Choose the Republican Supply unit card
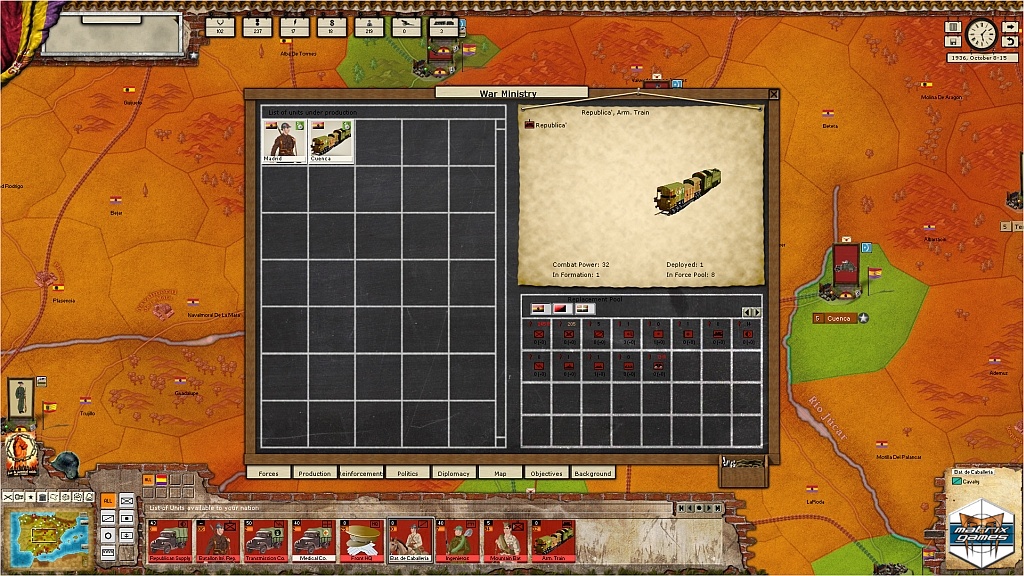Image resolution: width=1024 pixels, height=576 pixels. click(169, 541)
